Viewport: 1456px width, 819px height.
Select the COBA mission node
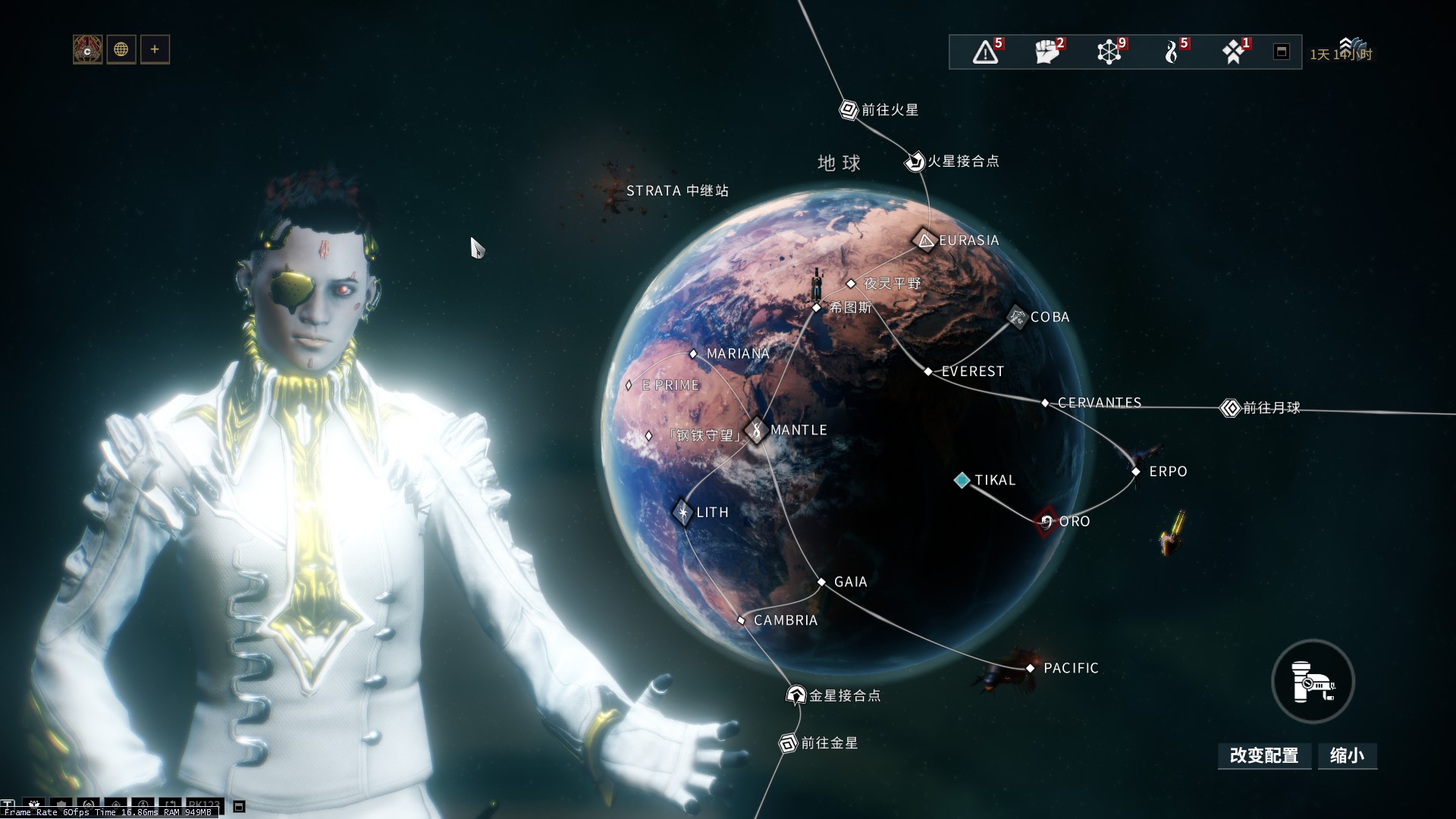click(1017, 317)
